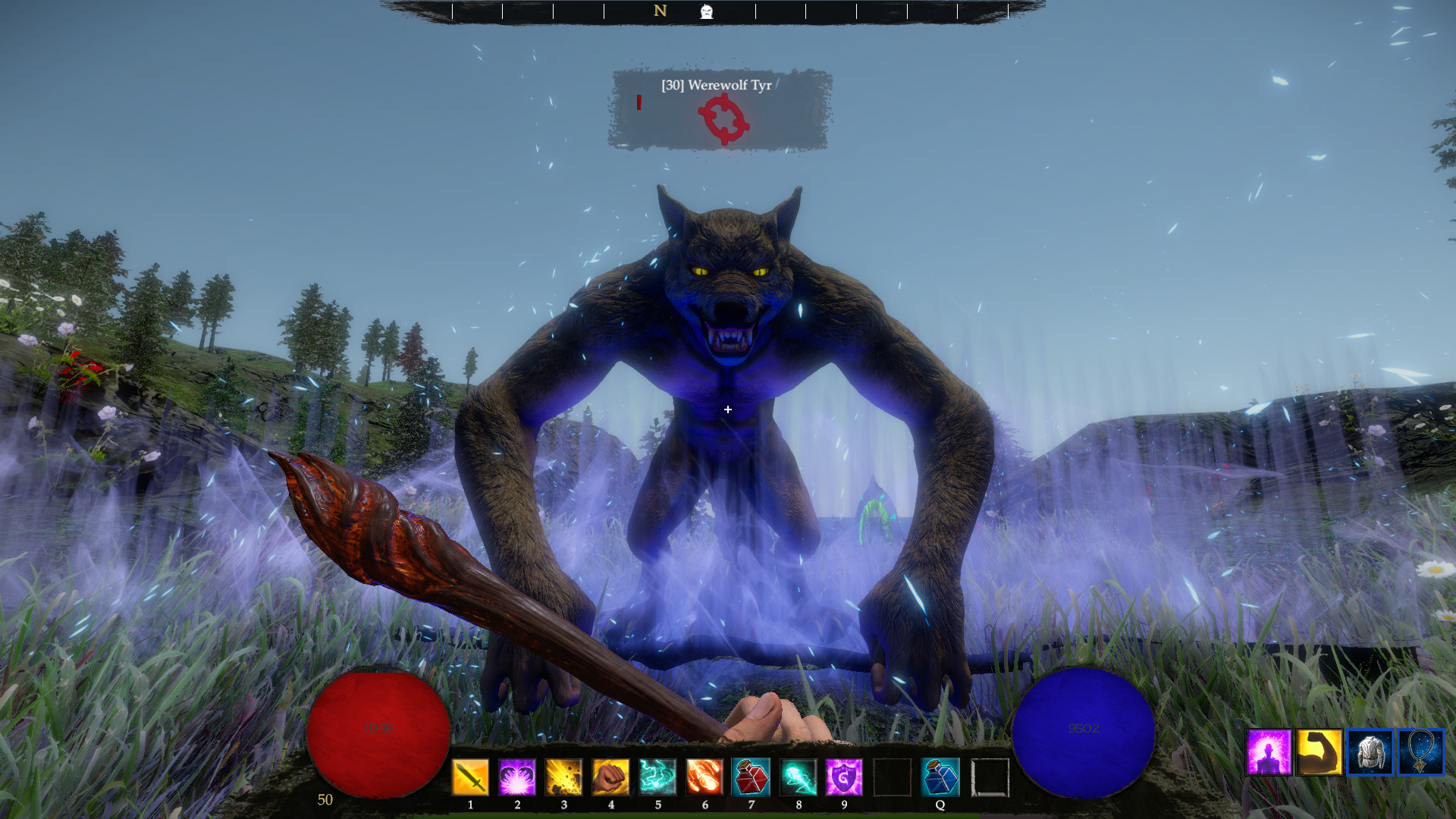Click the red health orb

(x=379, y=728)
